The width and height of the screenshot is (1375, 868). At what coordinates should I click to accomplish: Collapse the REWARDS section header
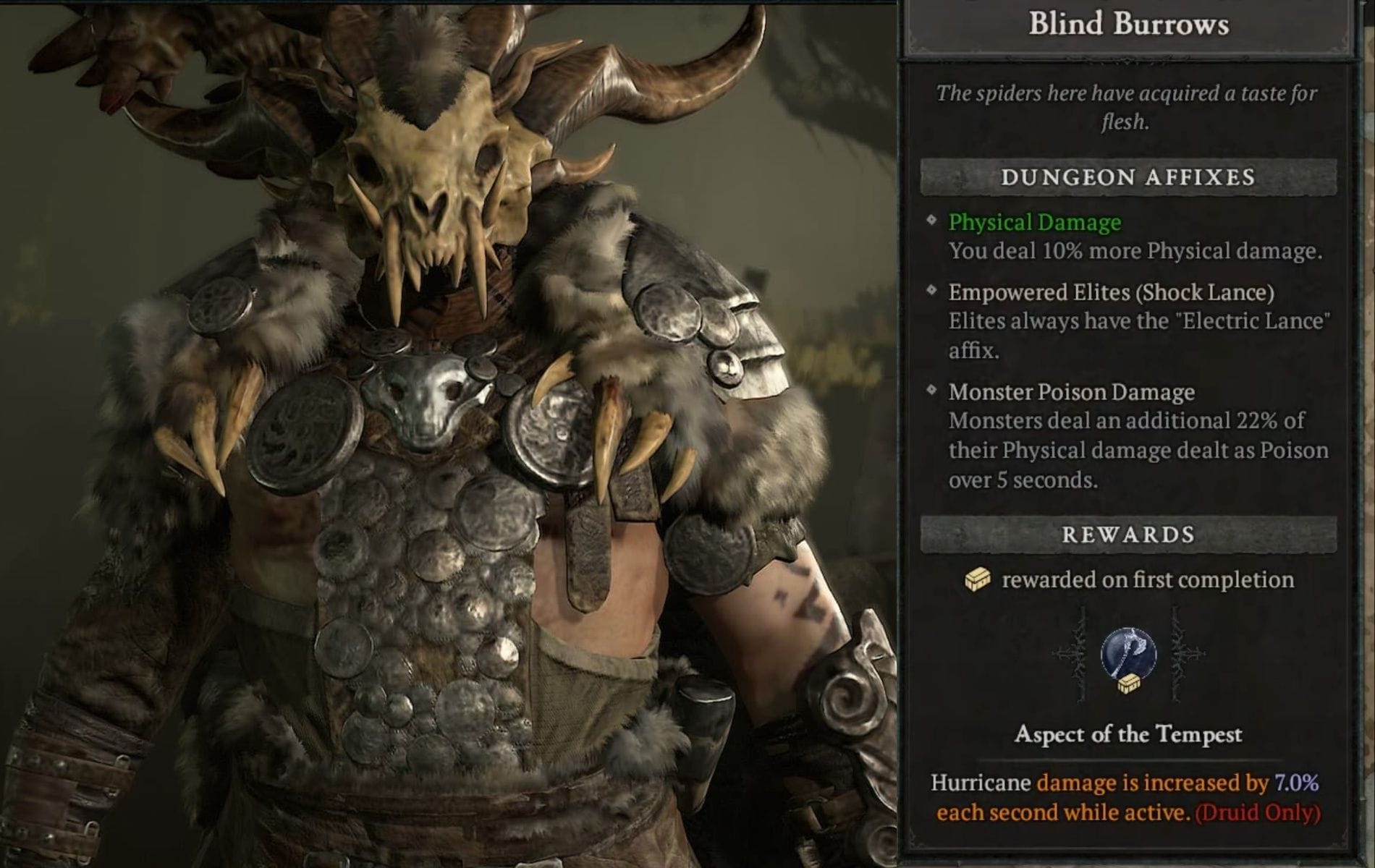pos(1129,534)
